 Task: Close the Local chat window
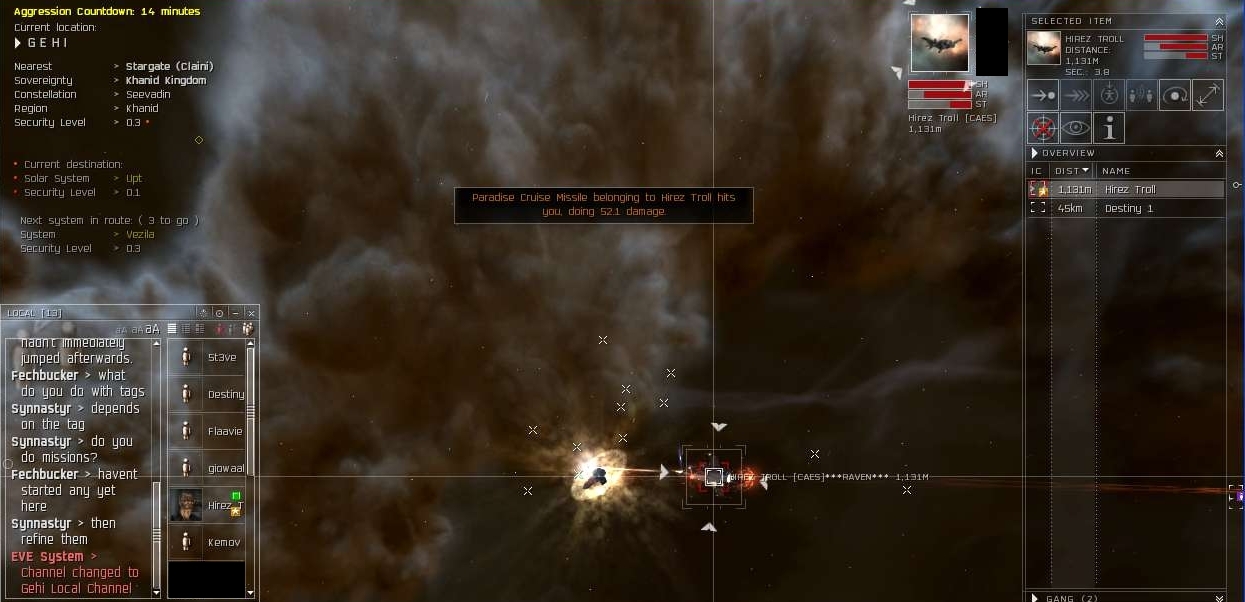[251, 313]
